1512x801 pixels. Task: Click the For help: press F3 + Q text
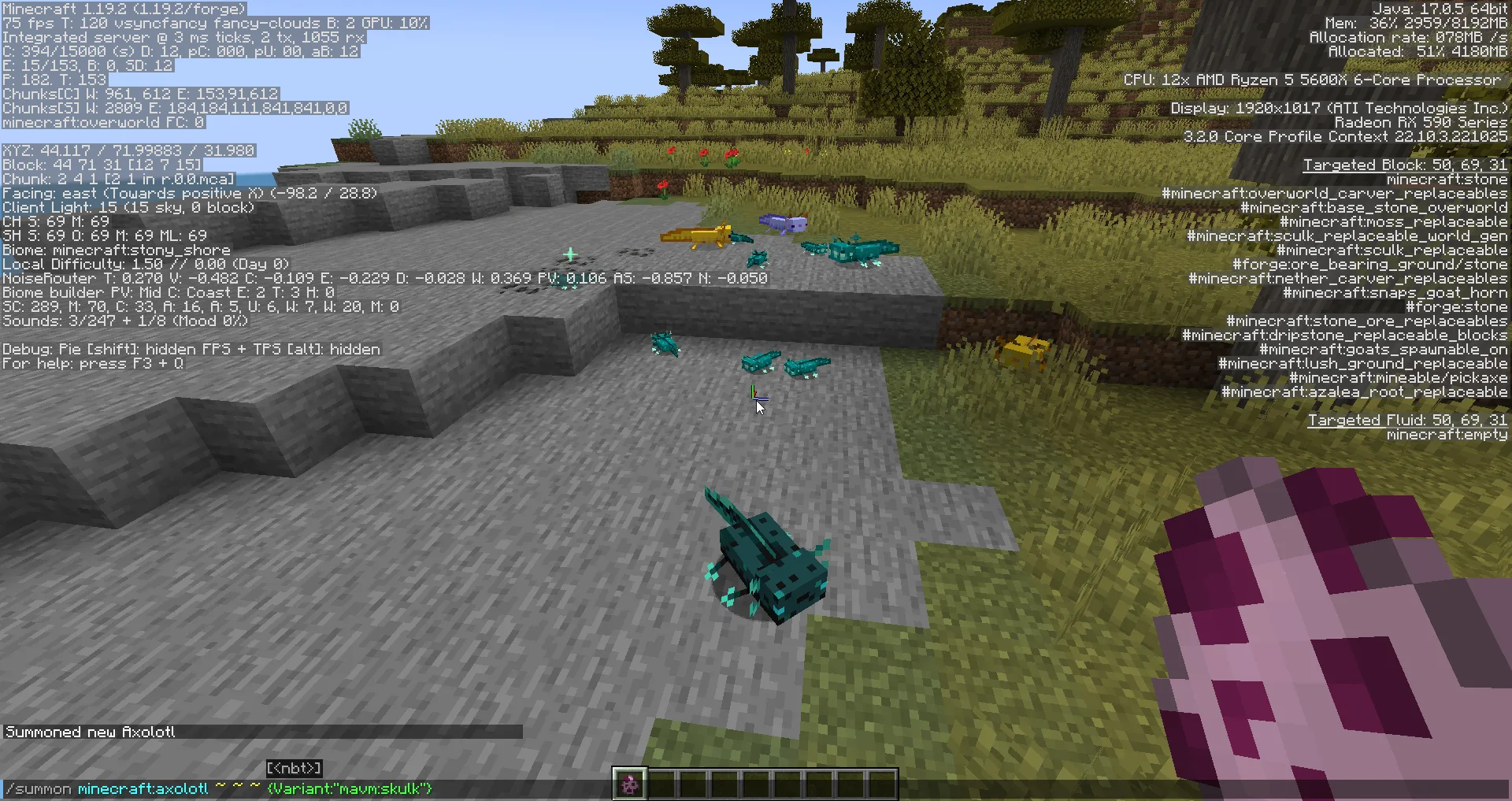(92, 364)
